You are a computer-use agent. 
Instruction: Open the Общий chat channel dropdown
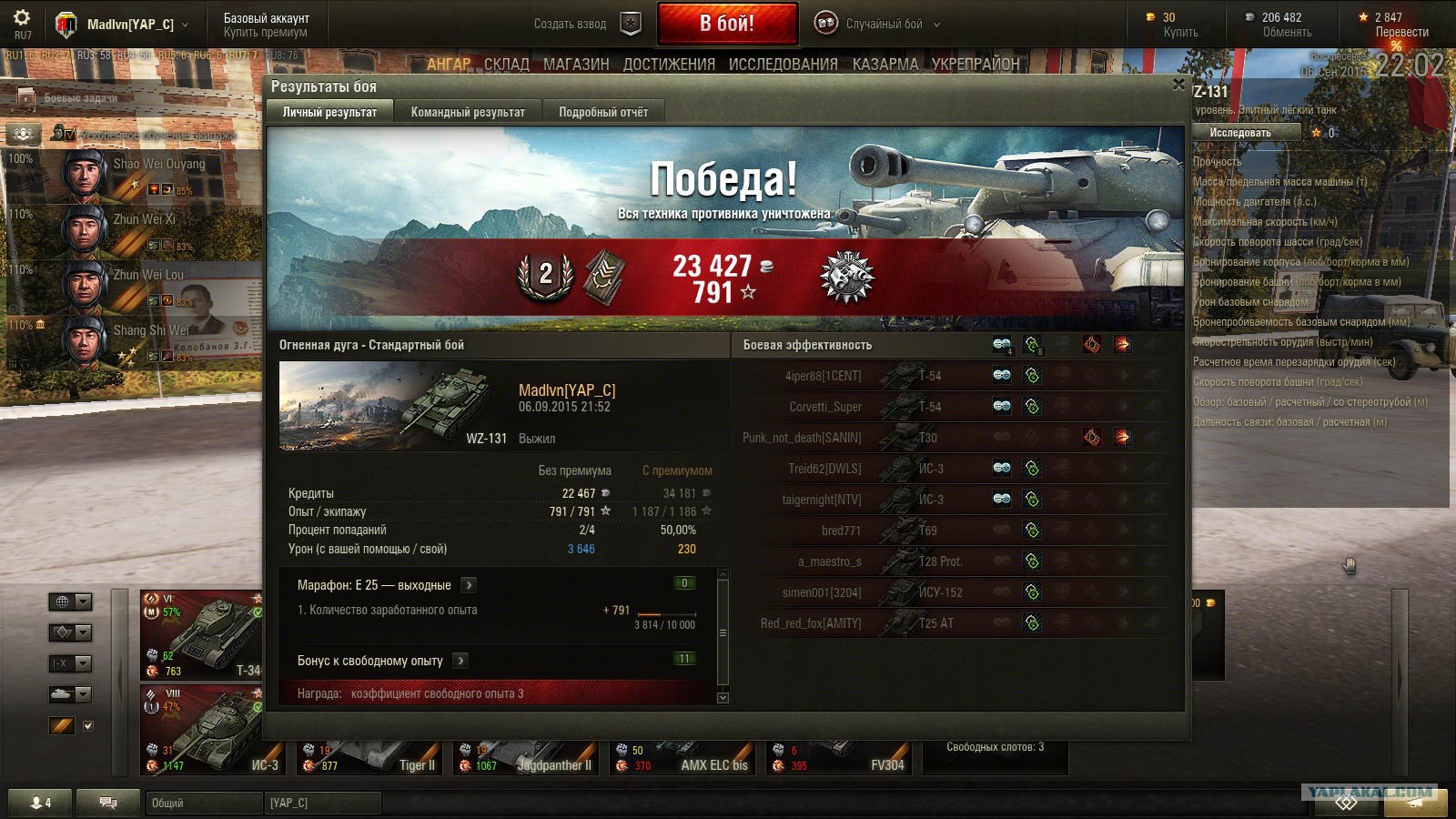tap(202, 803)
